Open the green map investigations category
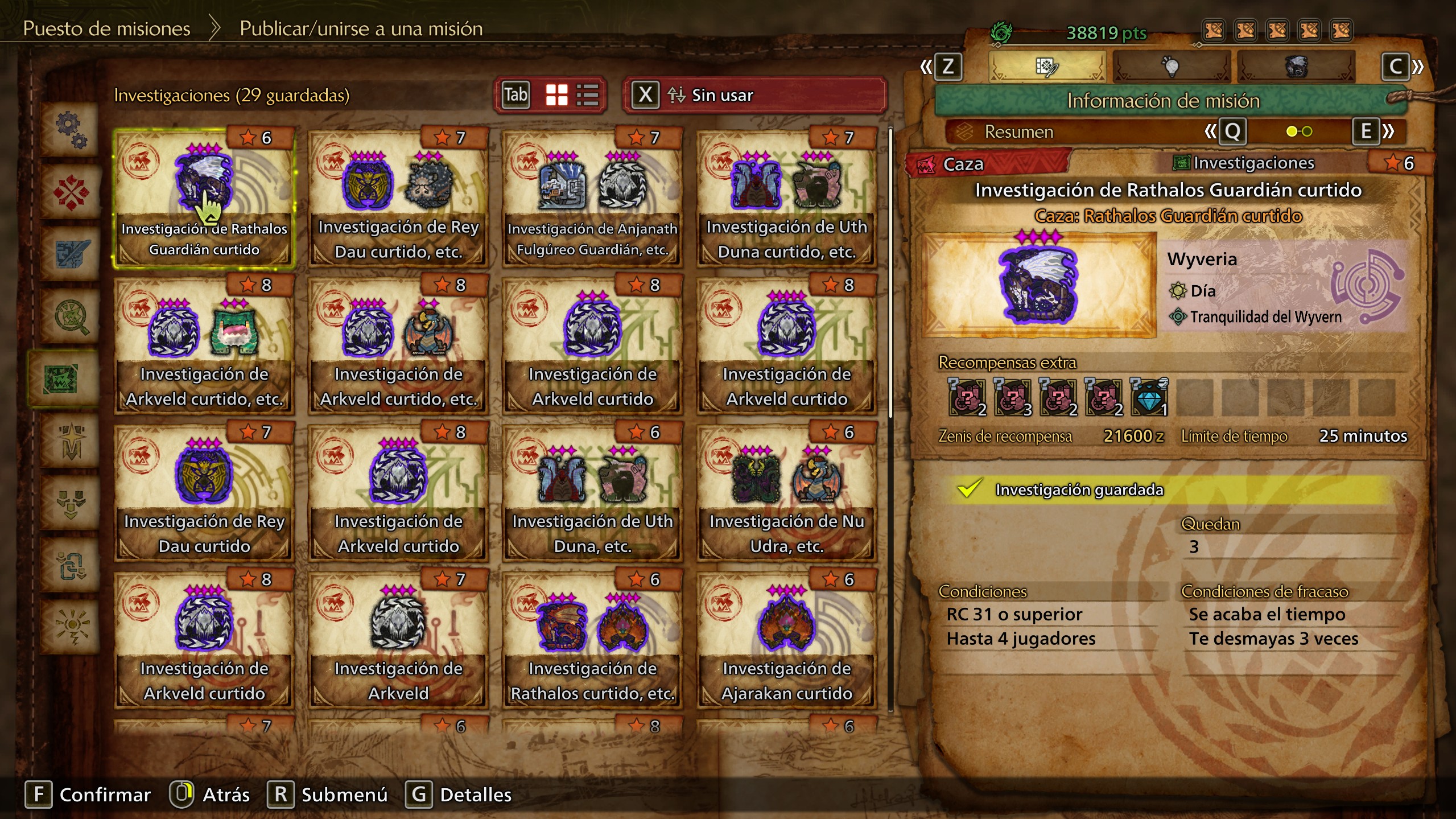 coord(63,378)
